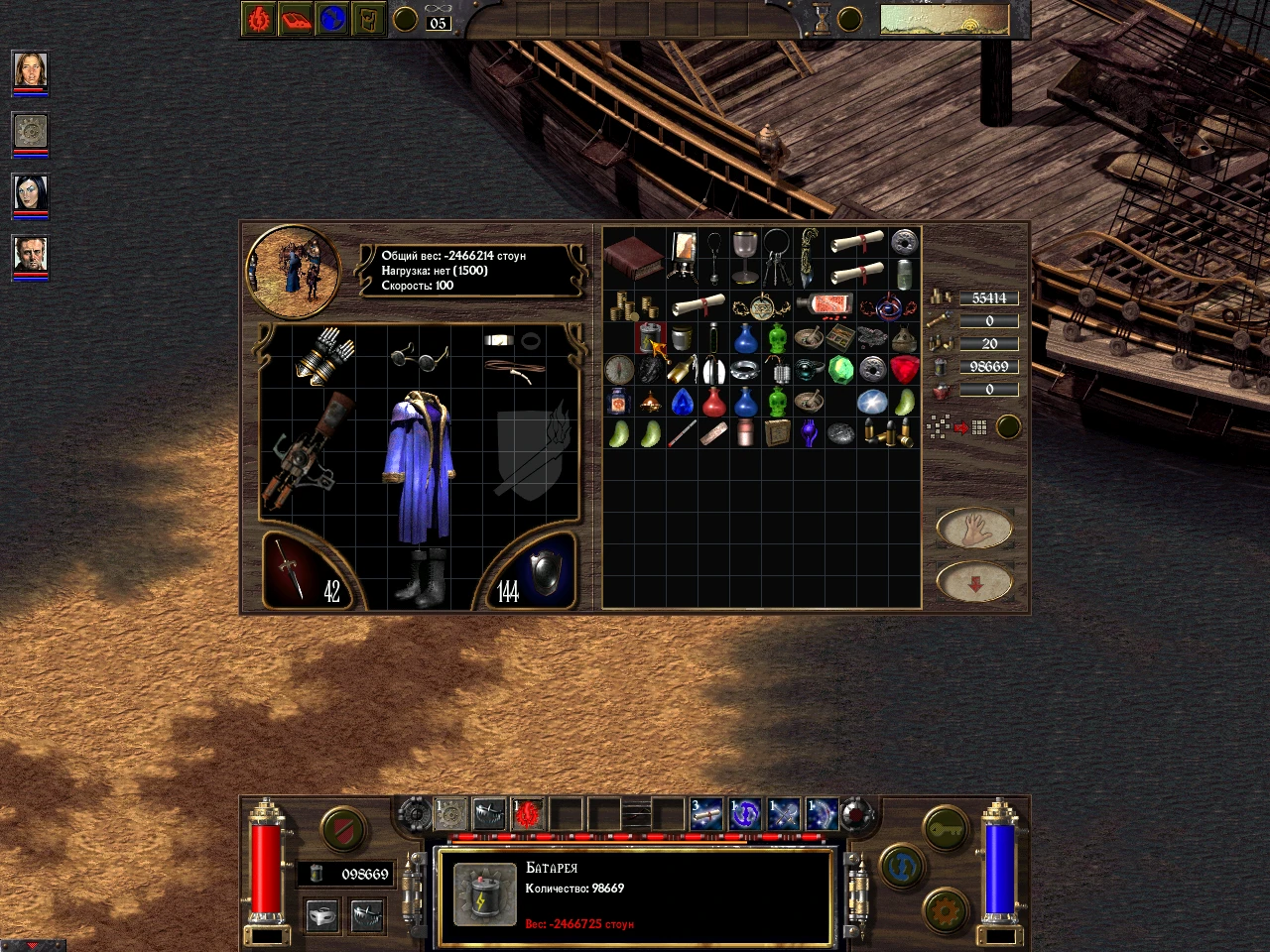Select the scroll hotkey slot showing quantity 3
The image size is (1270, 952).
pyautogui.click(x=705, y=814)
